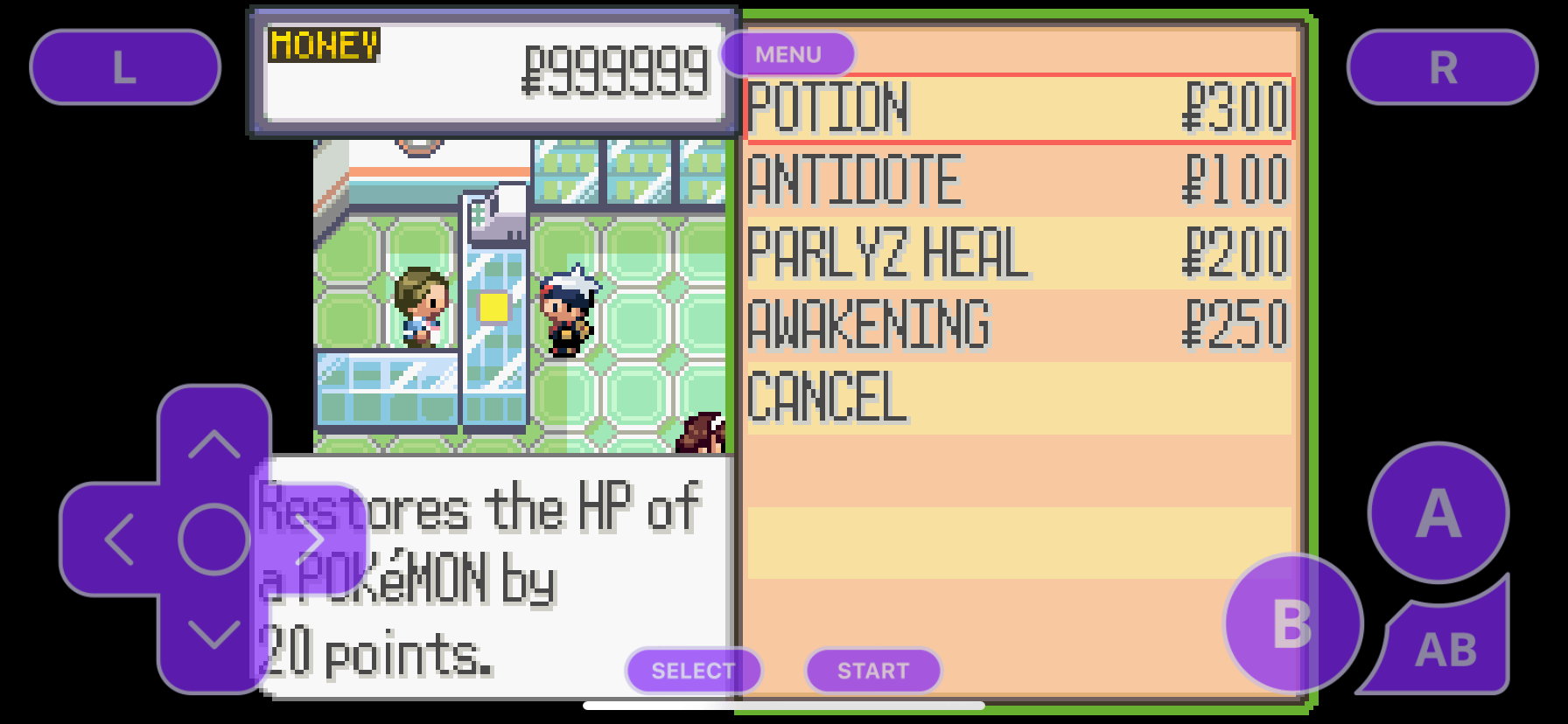
Task: Tap the R shoulder button
Action: click(x=1442, y=67)
